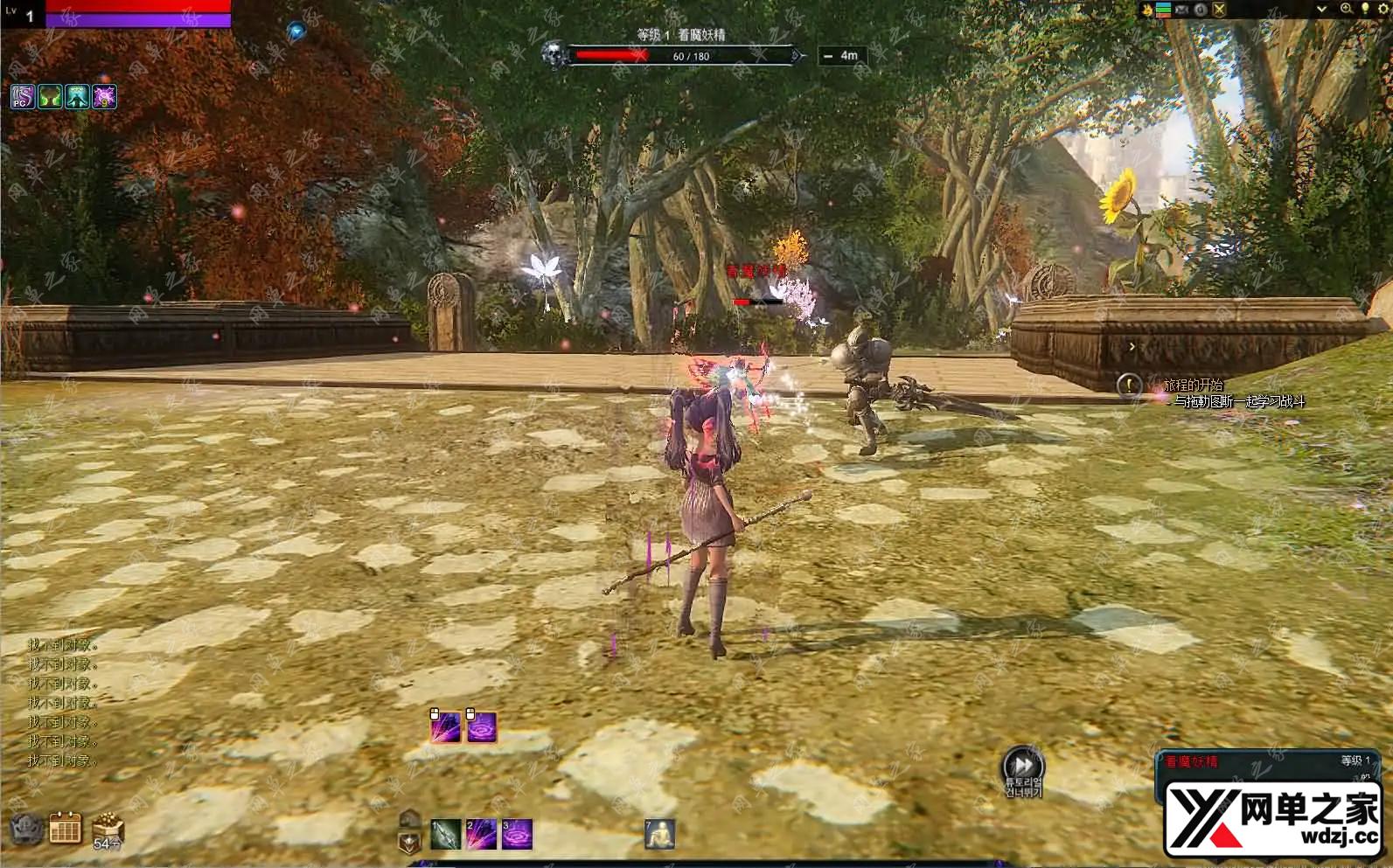Use the purple slash skill in slot 2

[x=481, y=835]
